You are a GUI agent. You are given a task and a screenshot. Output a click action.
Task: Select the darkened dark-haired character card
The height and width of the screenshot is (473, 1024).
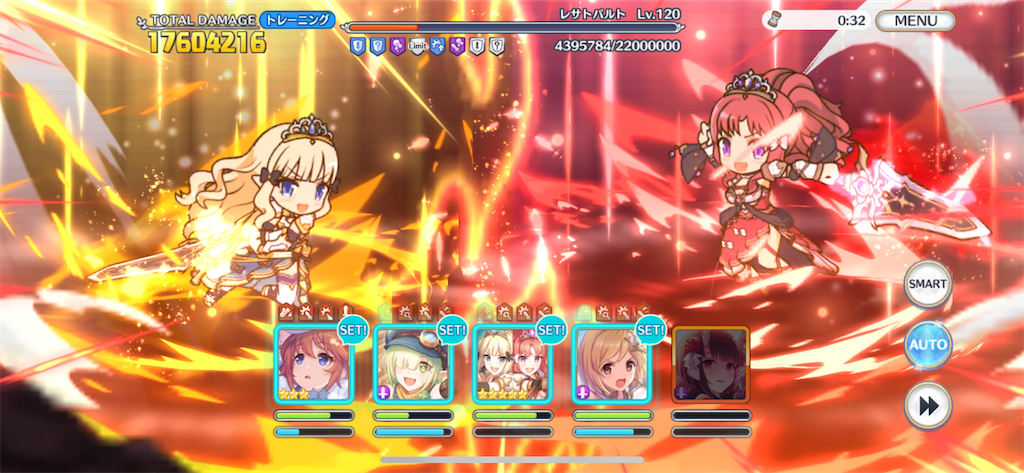709,364
